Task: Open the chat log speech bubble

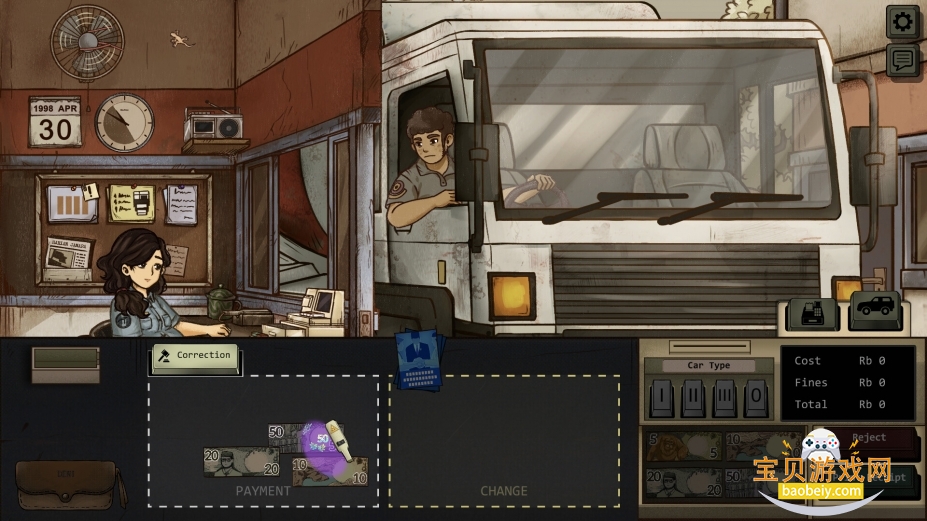Action: pos(902,60)
